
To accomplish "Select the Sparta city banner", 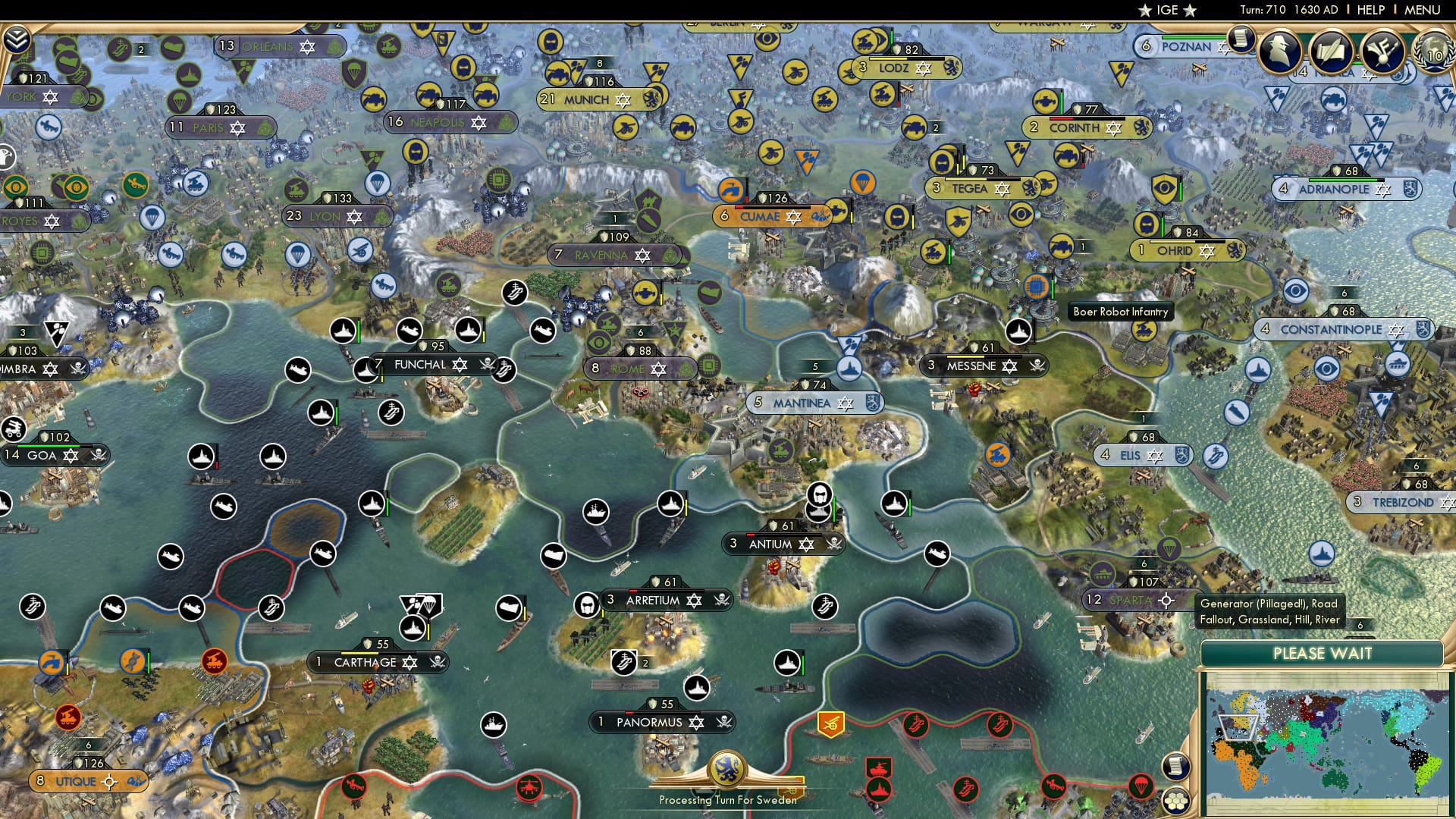I will [1131, 600].
